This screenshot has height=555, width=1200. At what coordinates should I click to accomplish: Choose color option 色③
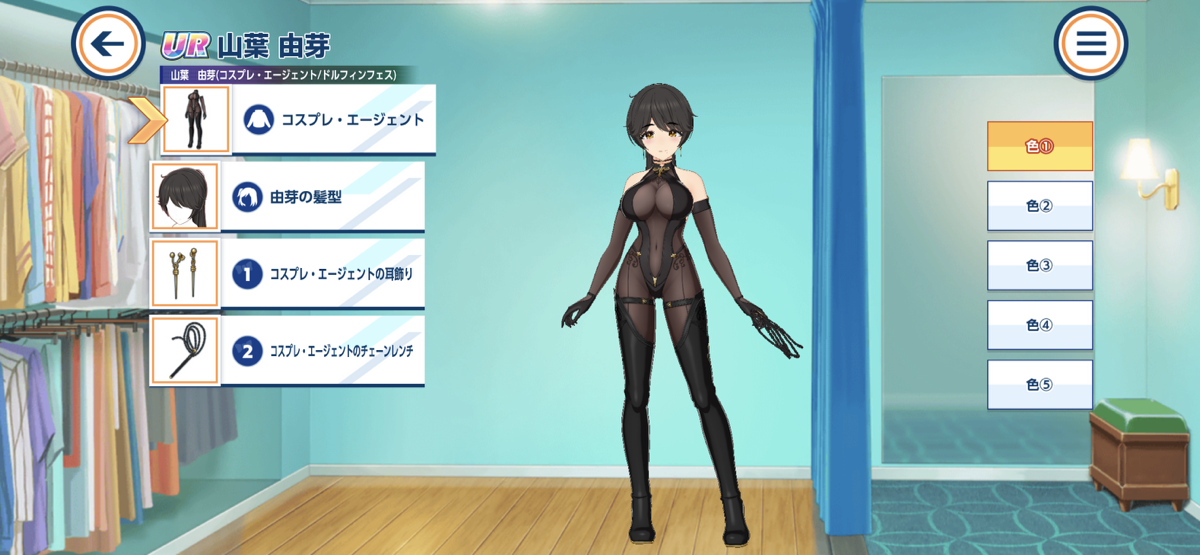[x=1040, y=266]
